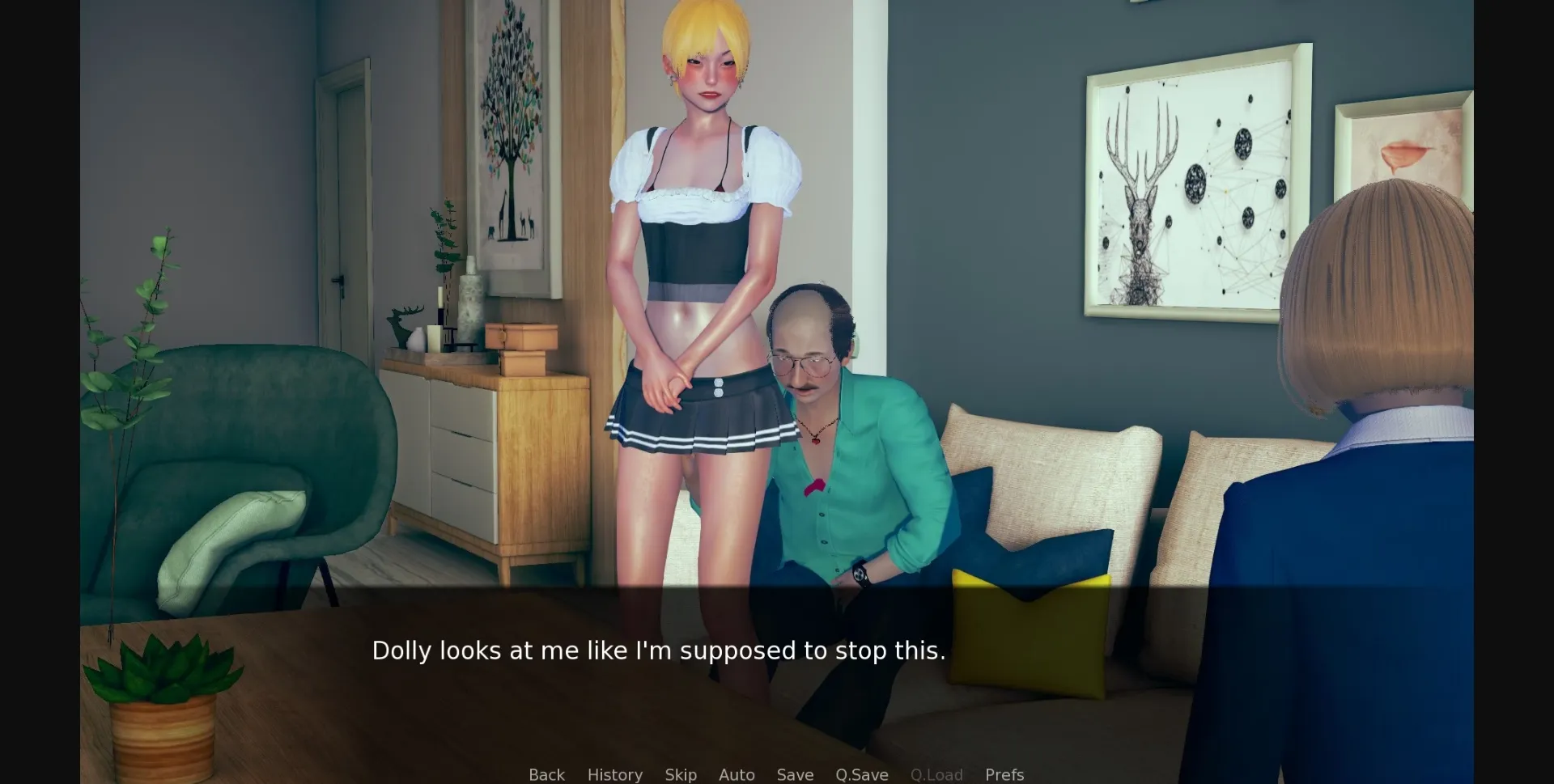Select the dialogue text about Dolly
Viewport: 1554px width, 784px height.
(659, 650)
